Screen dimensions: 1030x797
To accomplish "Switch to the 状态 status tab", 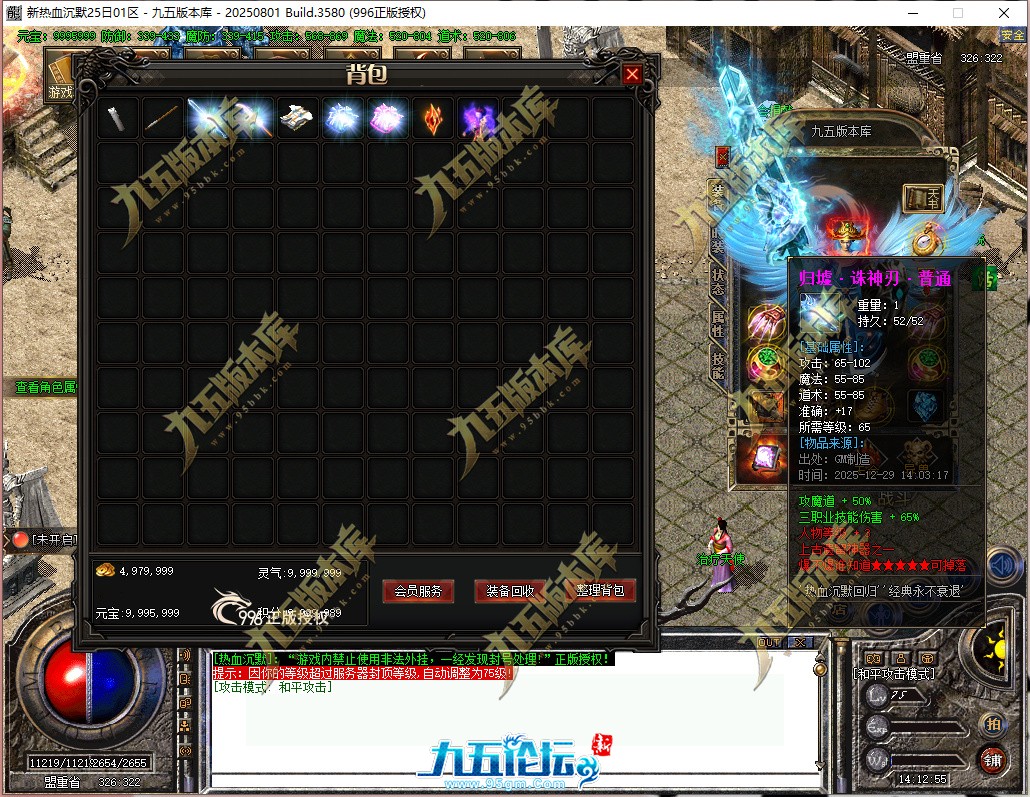I will 718,280.
